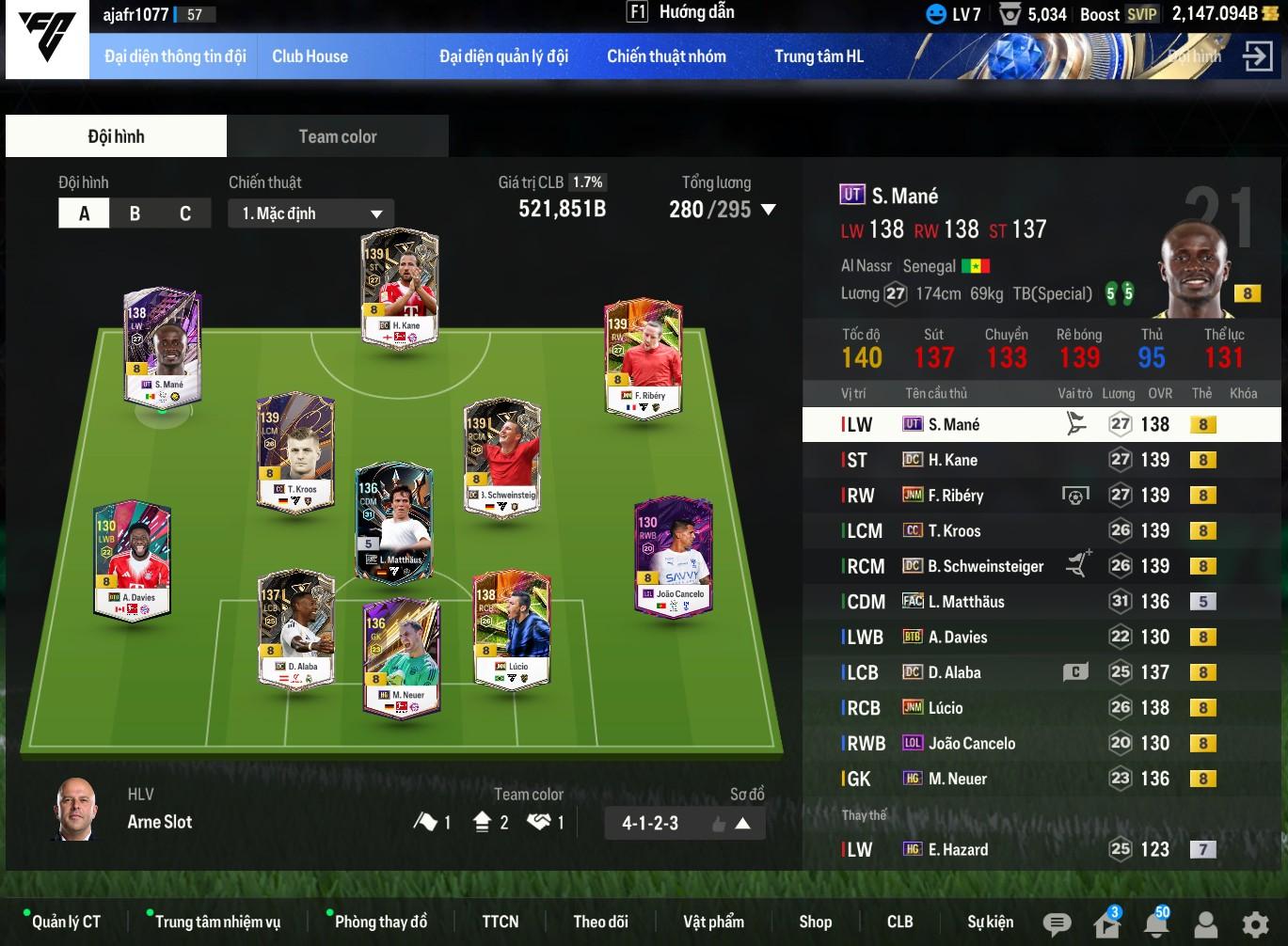Open Phòng thay đồ in the bottom bar
The height and width of the screenshot is (946, 1288).
[380, 922]
